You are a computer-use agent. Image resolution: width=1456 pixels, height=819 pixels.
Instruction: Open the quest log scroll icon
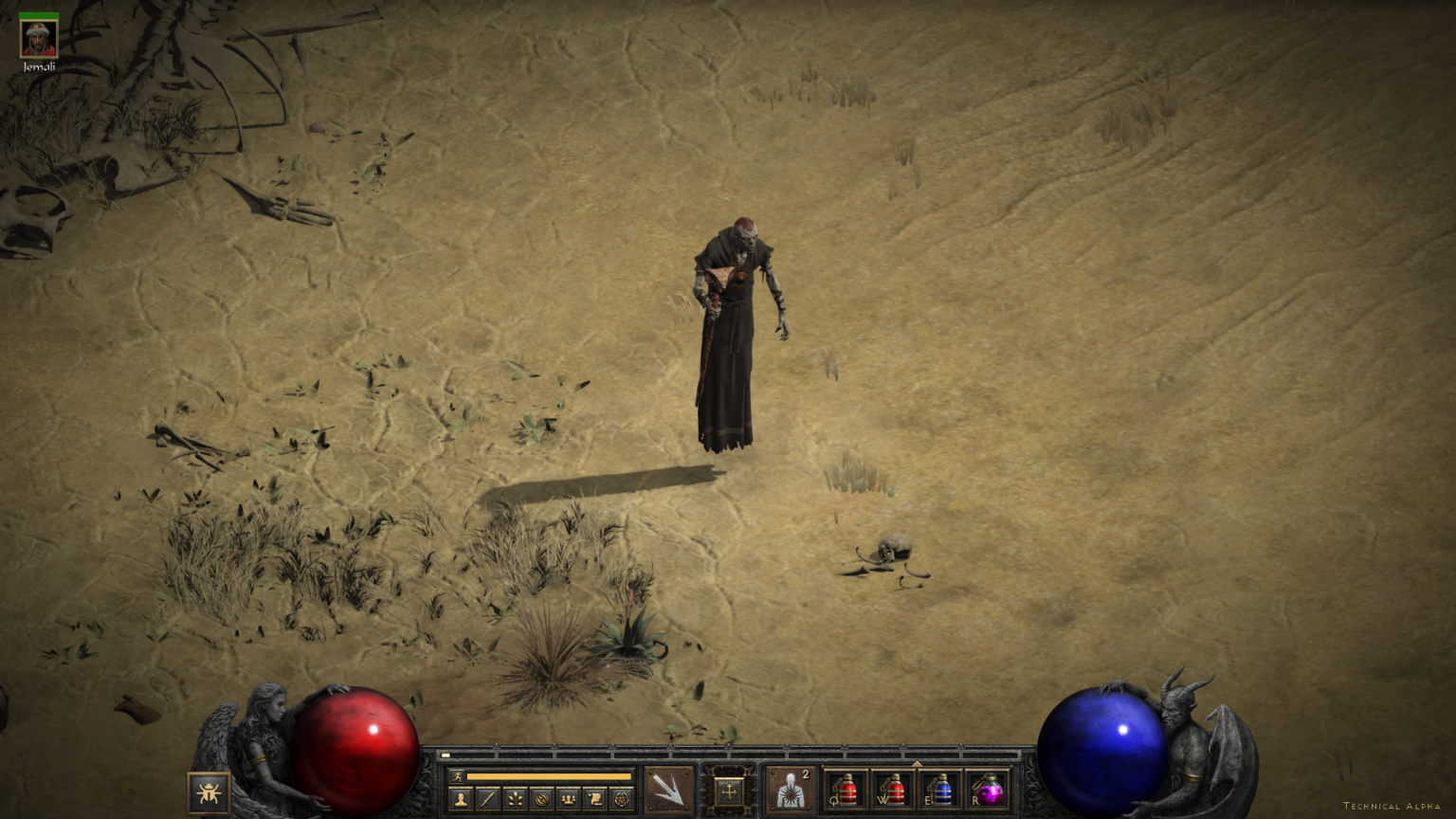[595, 799]
